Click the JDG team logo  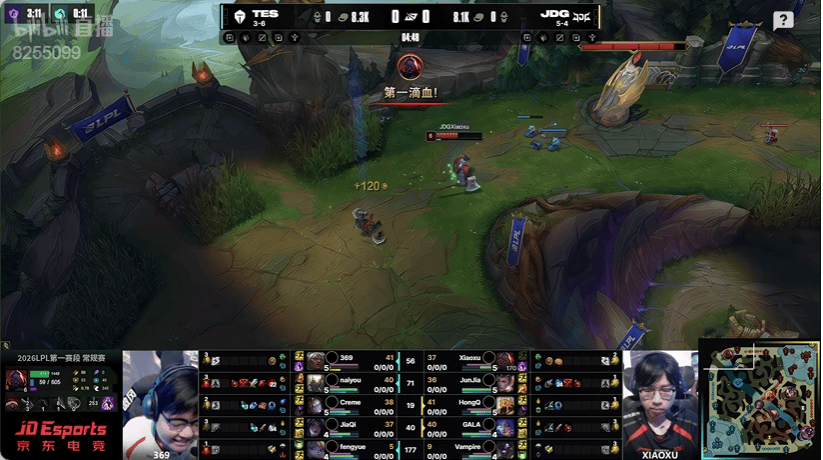pos(580,16)
